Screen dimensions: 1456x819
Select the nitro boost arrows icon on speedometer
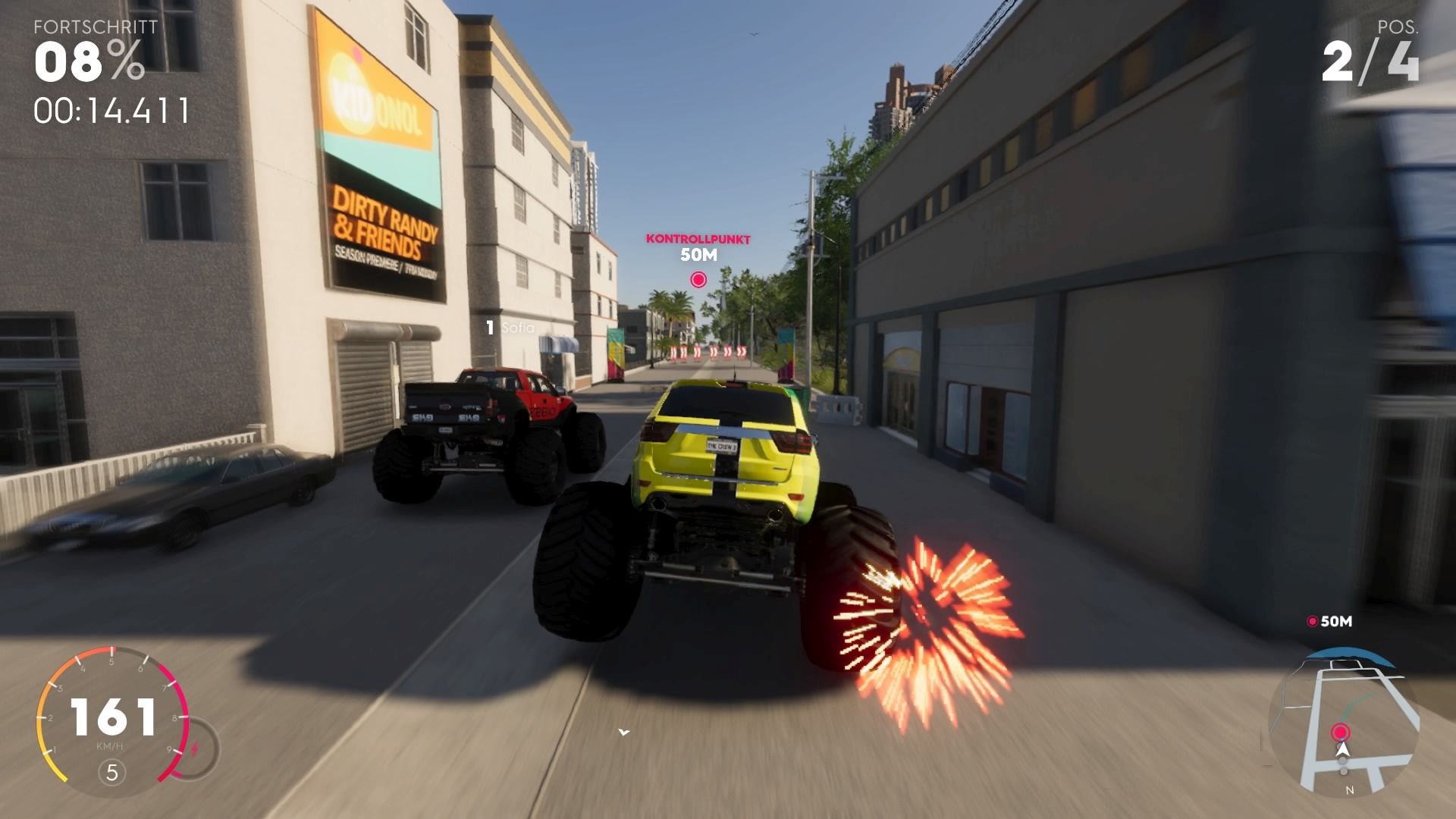click(195, 747)
